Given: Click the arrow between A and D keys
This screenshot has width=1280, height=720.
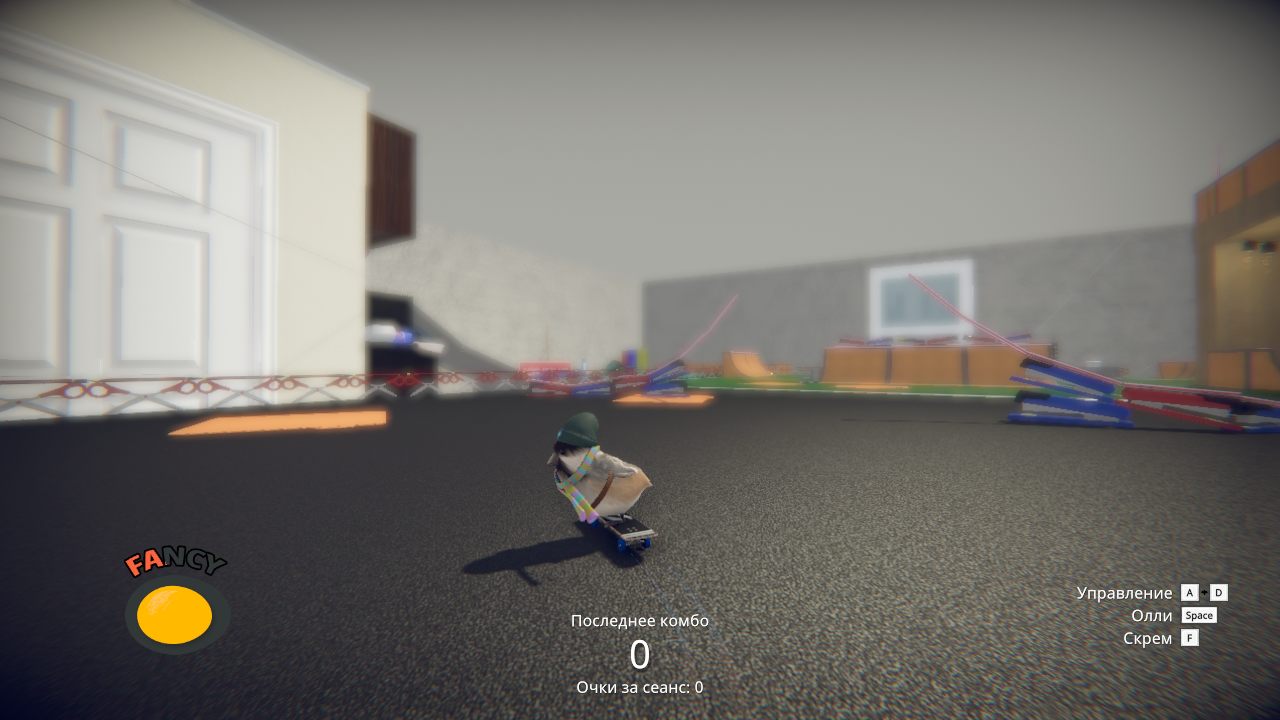Looking at the screenshot, I should [1205, 593].
